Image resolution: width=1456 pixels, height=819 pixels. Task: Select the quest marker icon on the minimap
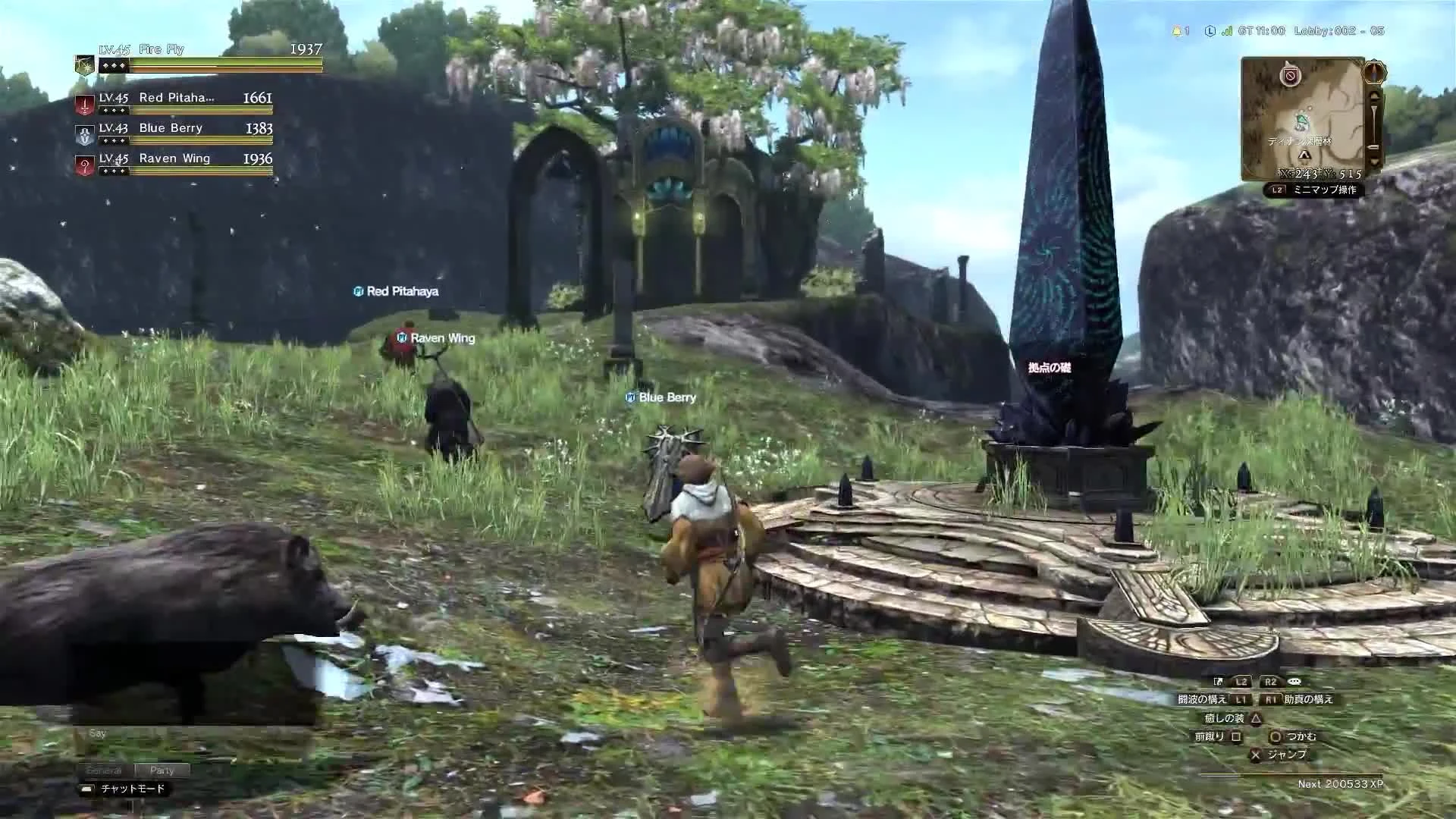[x=1291, y=75]
